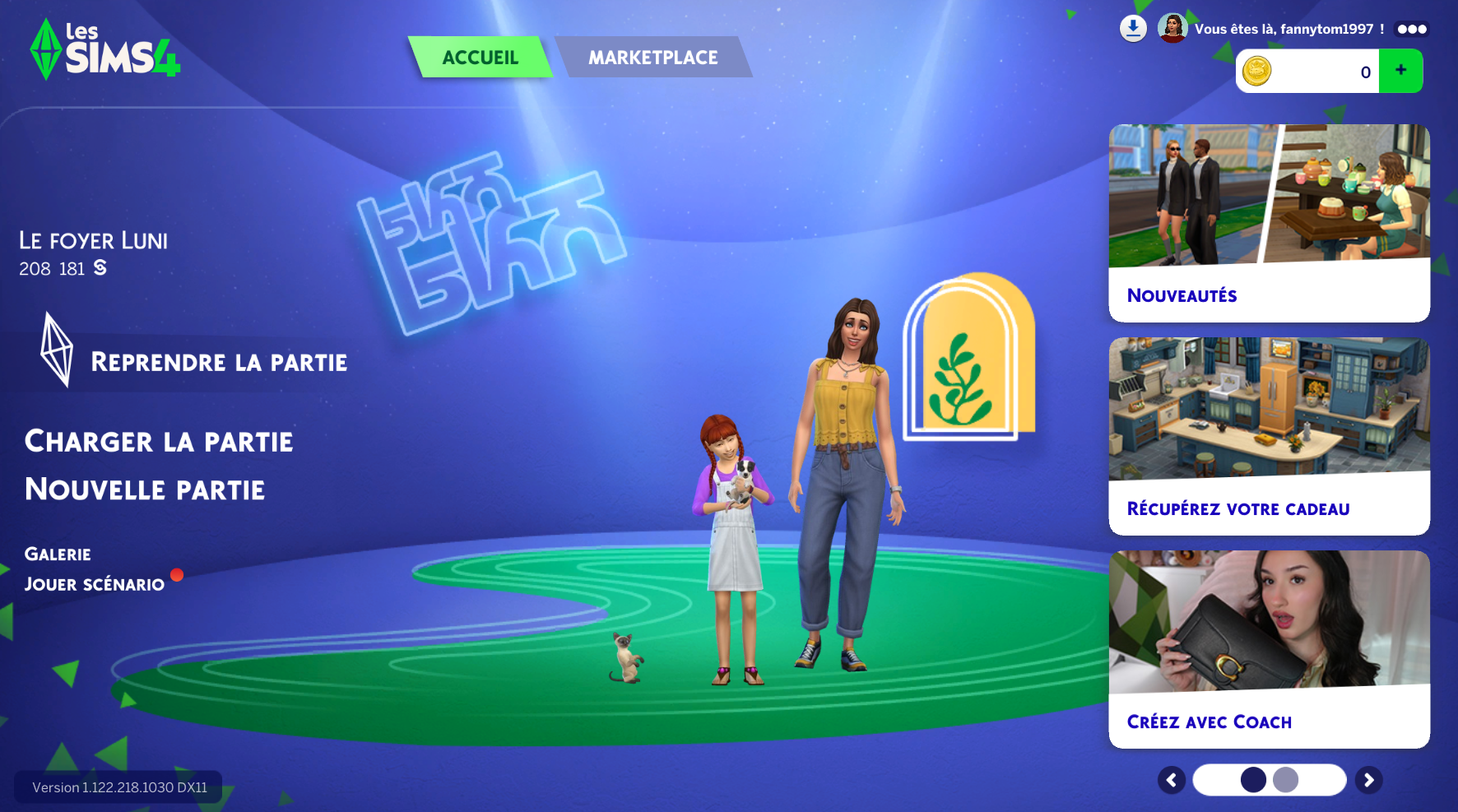The height and width of the screenshot is (812, 1458).
Task: View the Créez avec Coach card
Action: click(1269, 649)
